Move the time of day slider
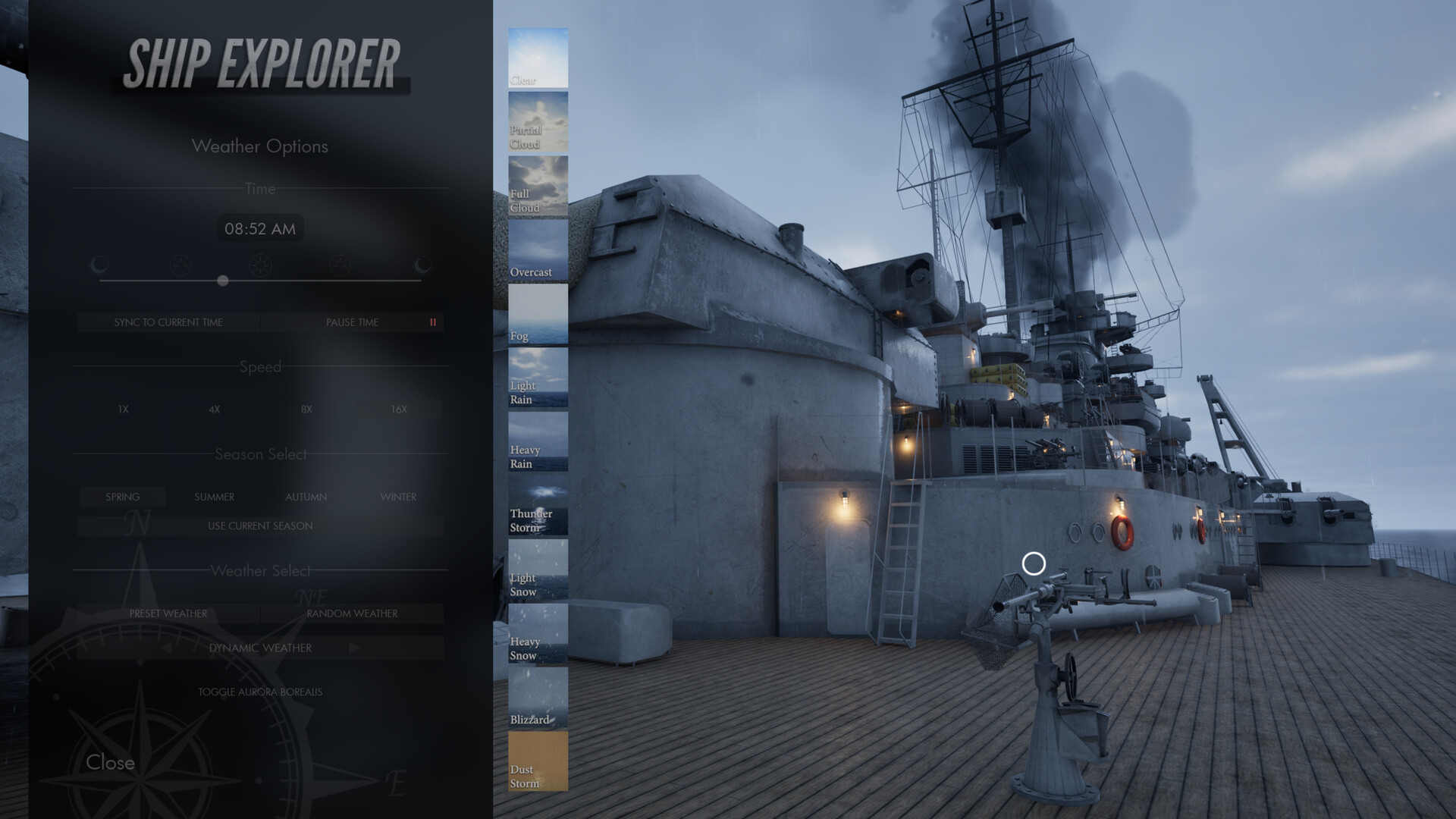The width and height of the screenshot is (1456, 819). [223, 280]
